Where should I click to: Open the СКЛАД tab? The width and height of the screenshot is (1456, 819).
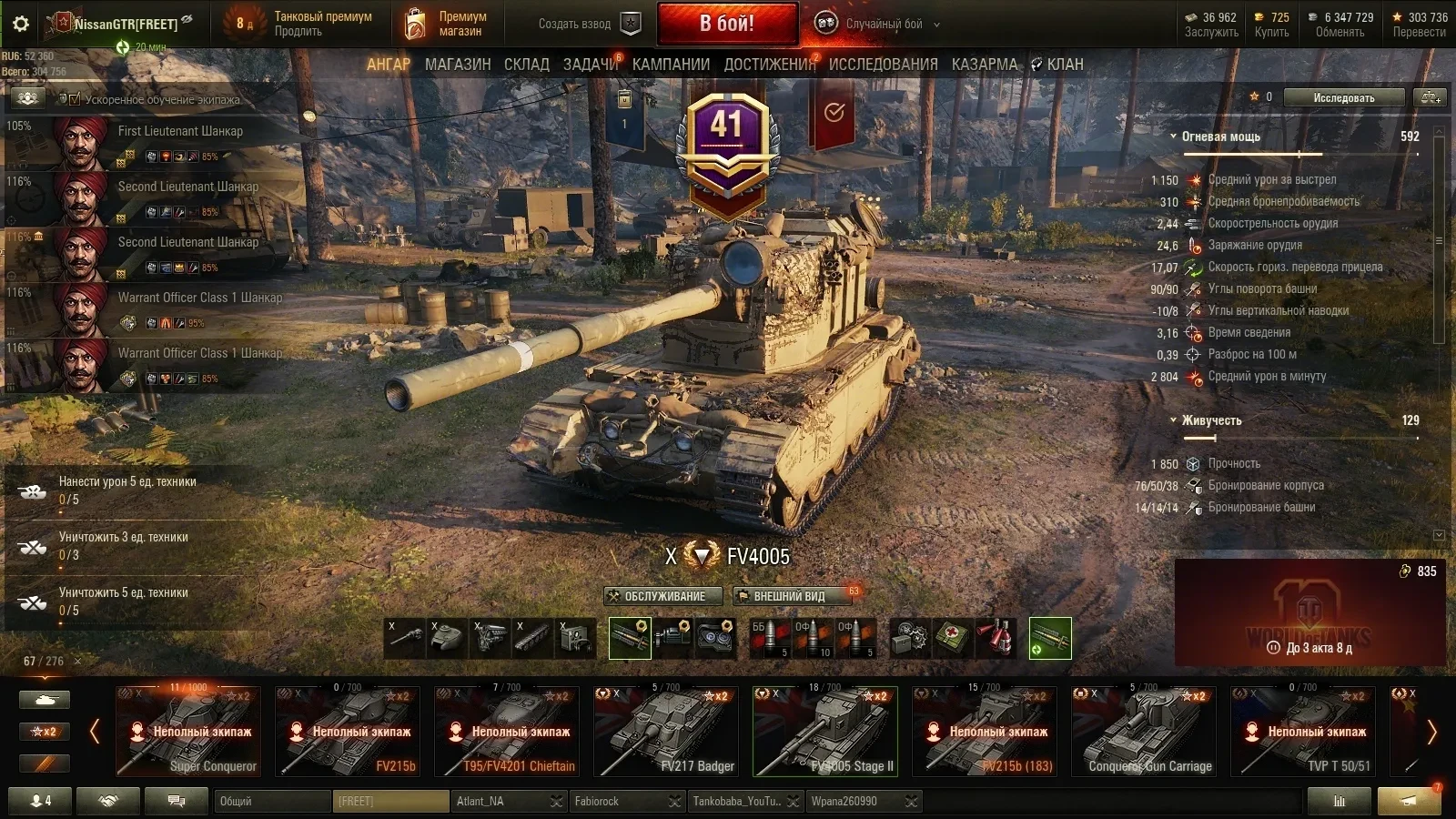coord(527,65)
